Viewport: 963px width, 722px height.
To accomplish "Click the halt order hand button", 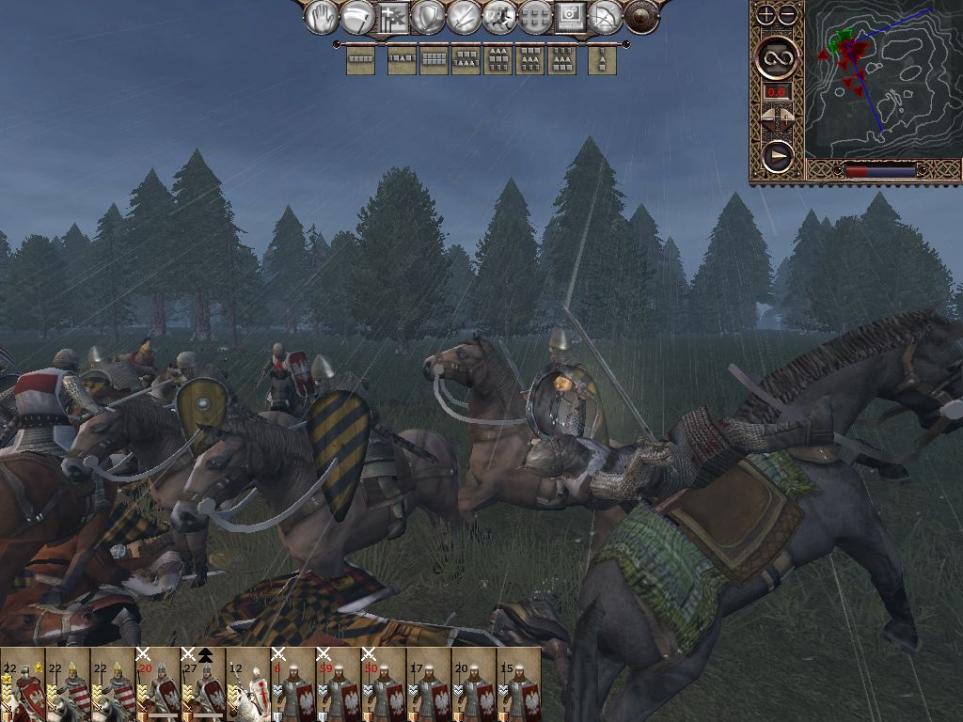I will point(321,17).
